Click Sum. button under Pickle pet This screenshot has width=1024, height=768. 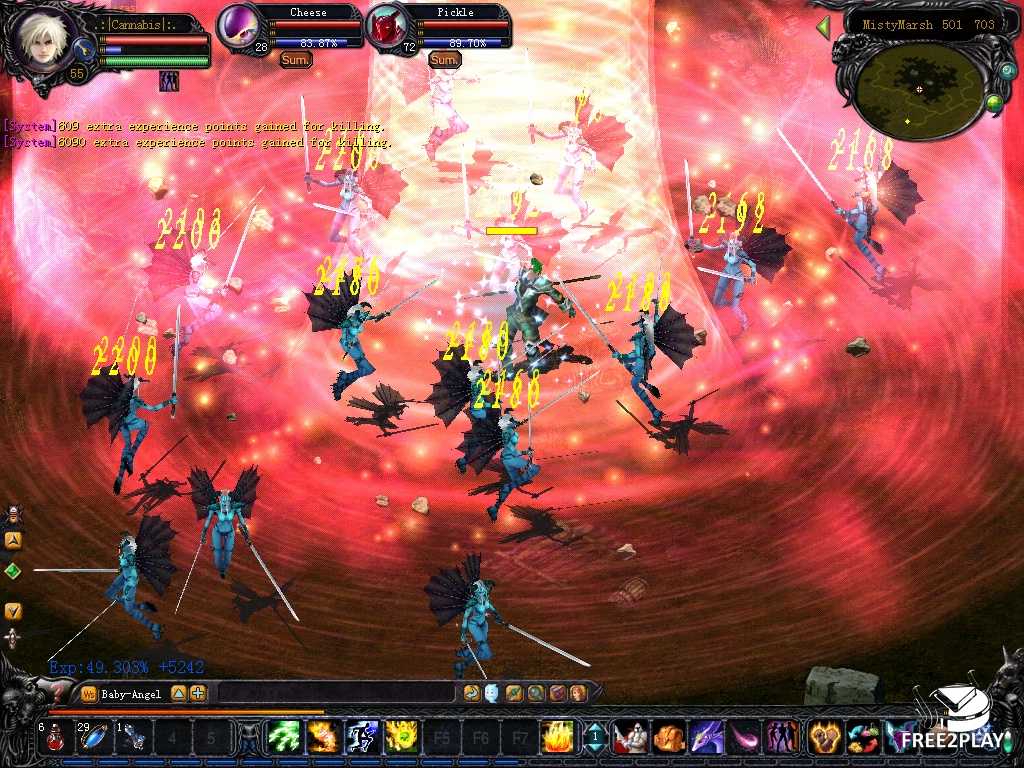click(444, 60)
